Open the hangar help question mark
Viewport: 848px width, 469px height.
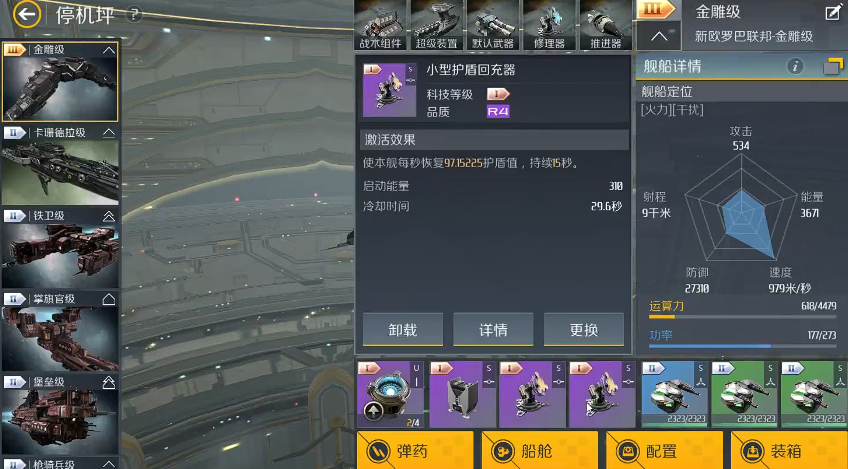tap(135, 15)
